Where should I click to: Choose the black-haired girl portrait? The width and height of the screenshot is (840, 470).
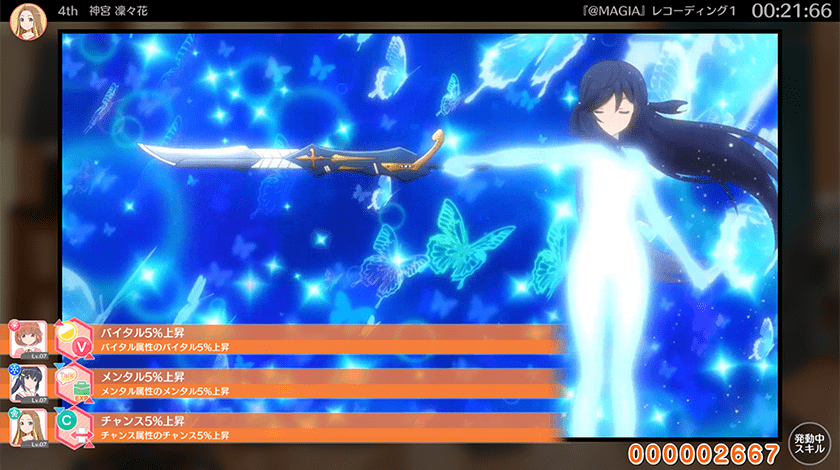[x=25, y=384]
